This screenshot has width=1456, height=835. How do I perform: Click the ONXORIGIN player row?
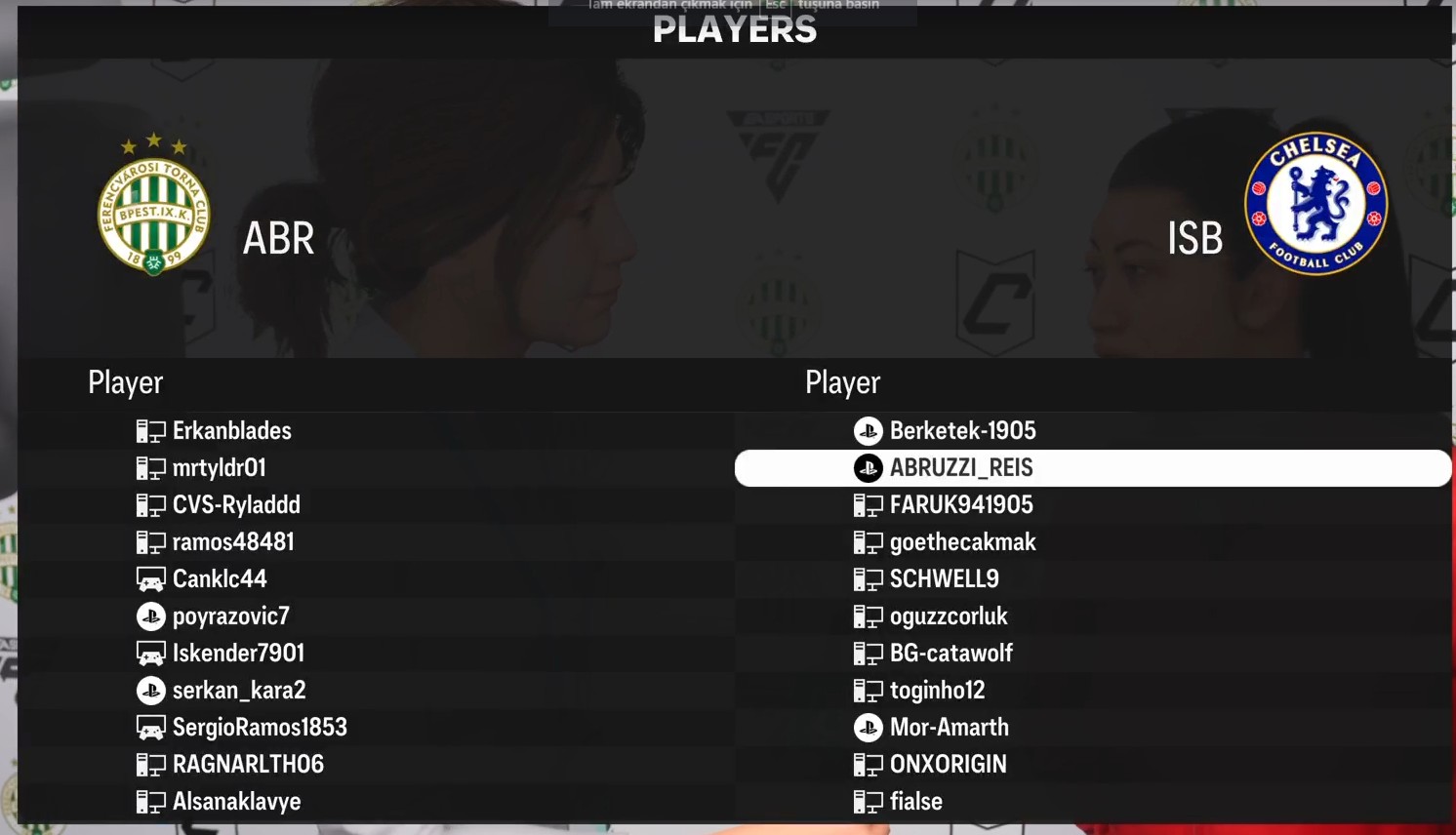click(x=948, y=765)
